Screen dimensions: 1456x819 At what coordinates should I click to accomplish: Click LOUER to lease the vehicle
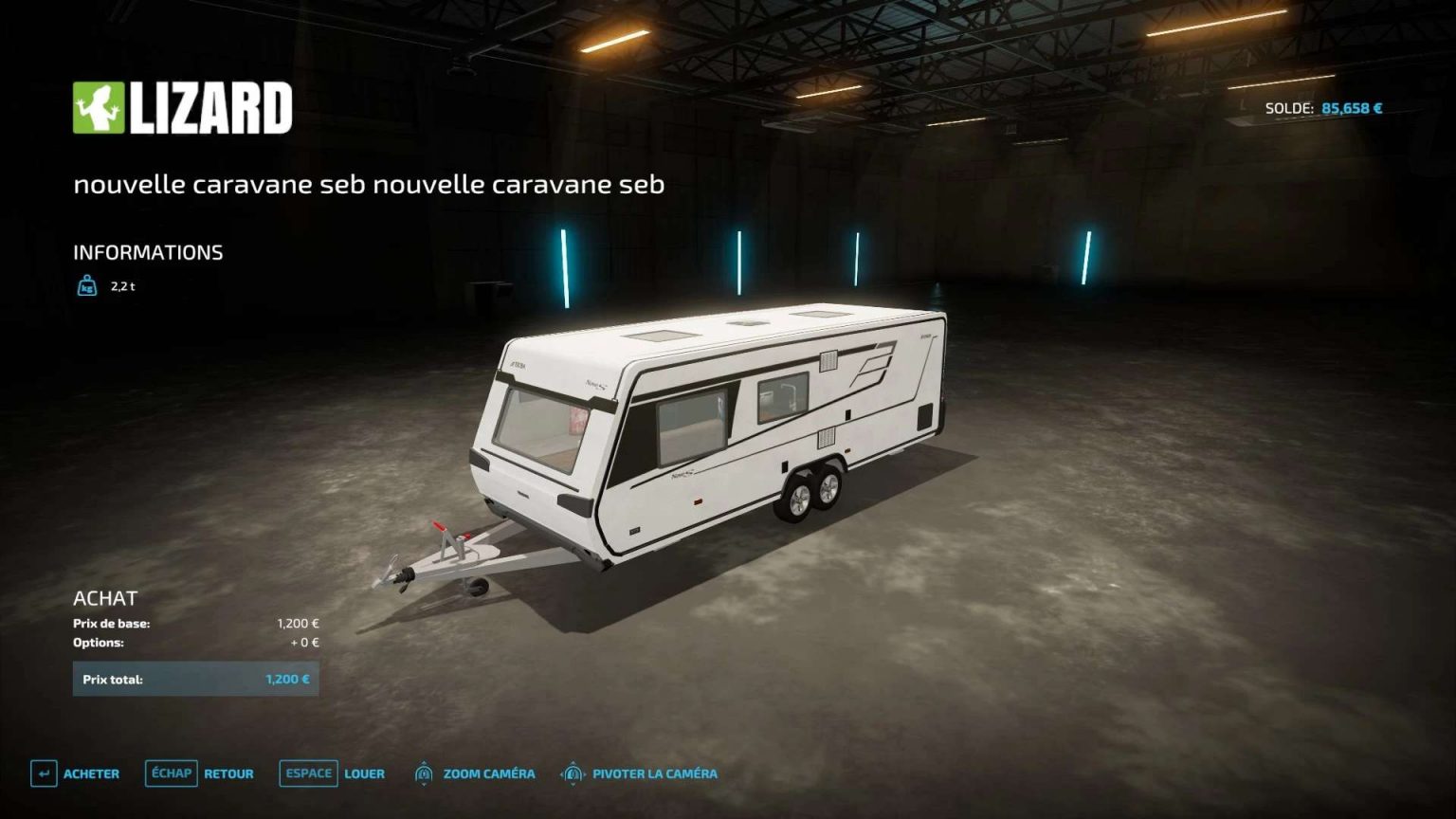pos(365,773)
